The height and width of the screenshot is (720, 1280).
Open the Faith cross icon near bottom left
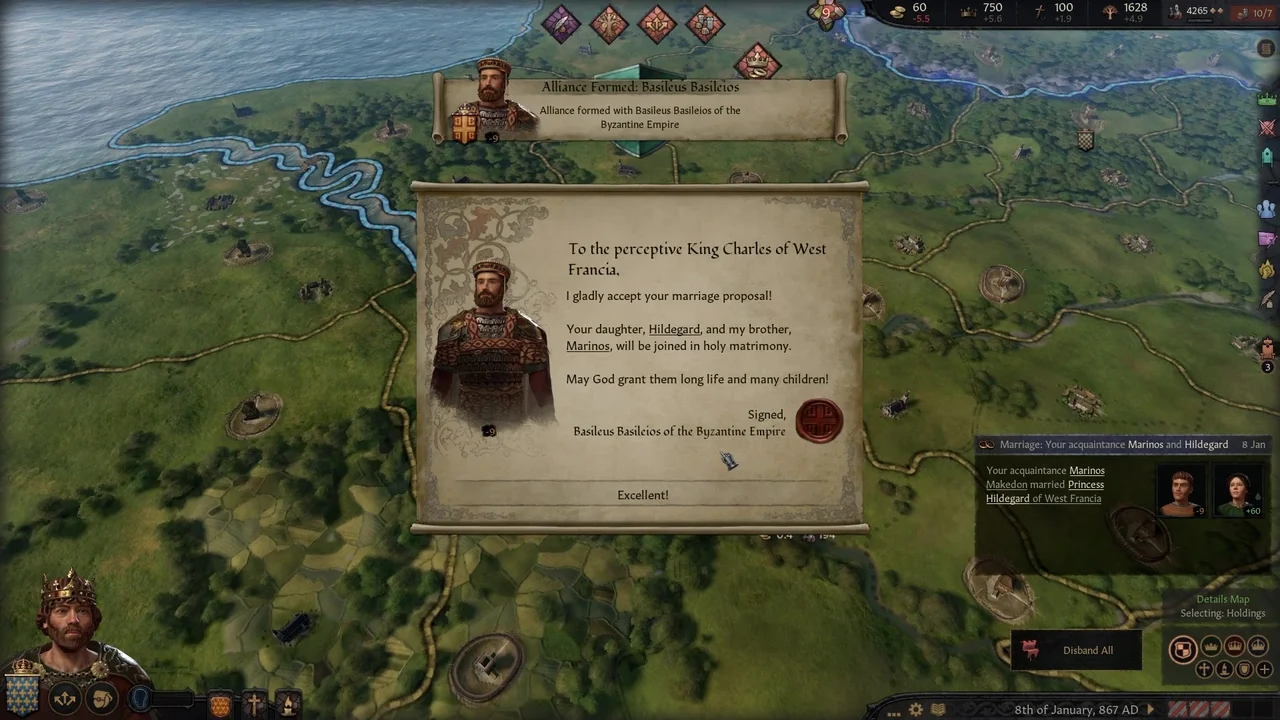254,703
